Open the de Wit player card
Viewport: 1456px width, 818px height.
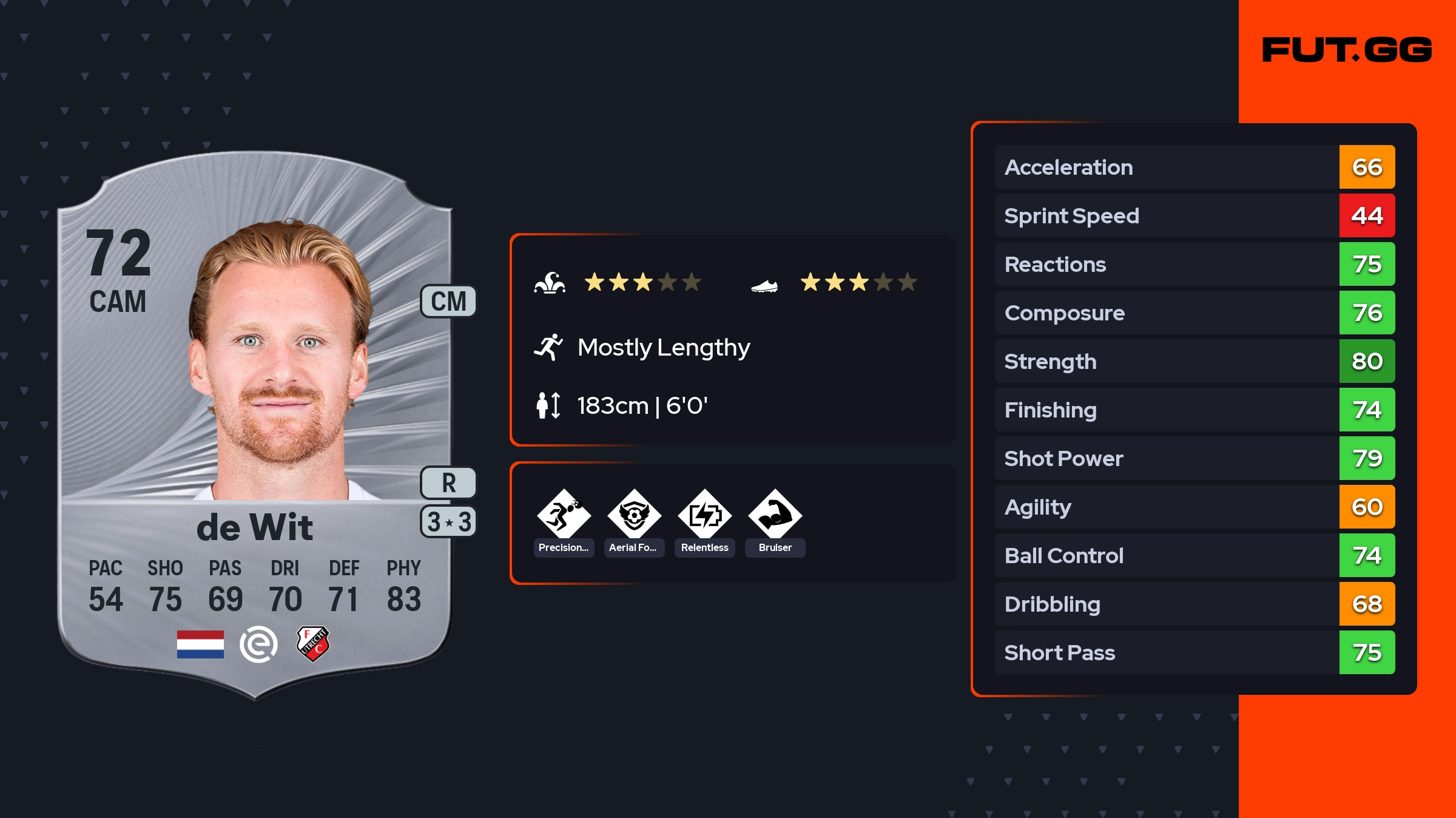[255, 425]
